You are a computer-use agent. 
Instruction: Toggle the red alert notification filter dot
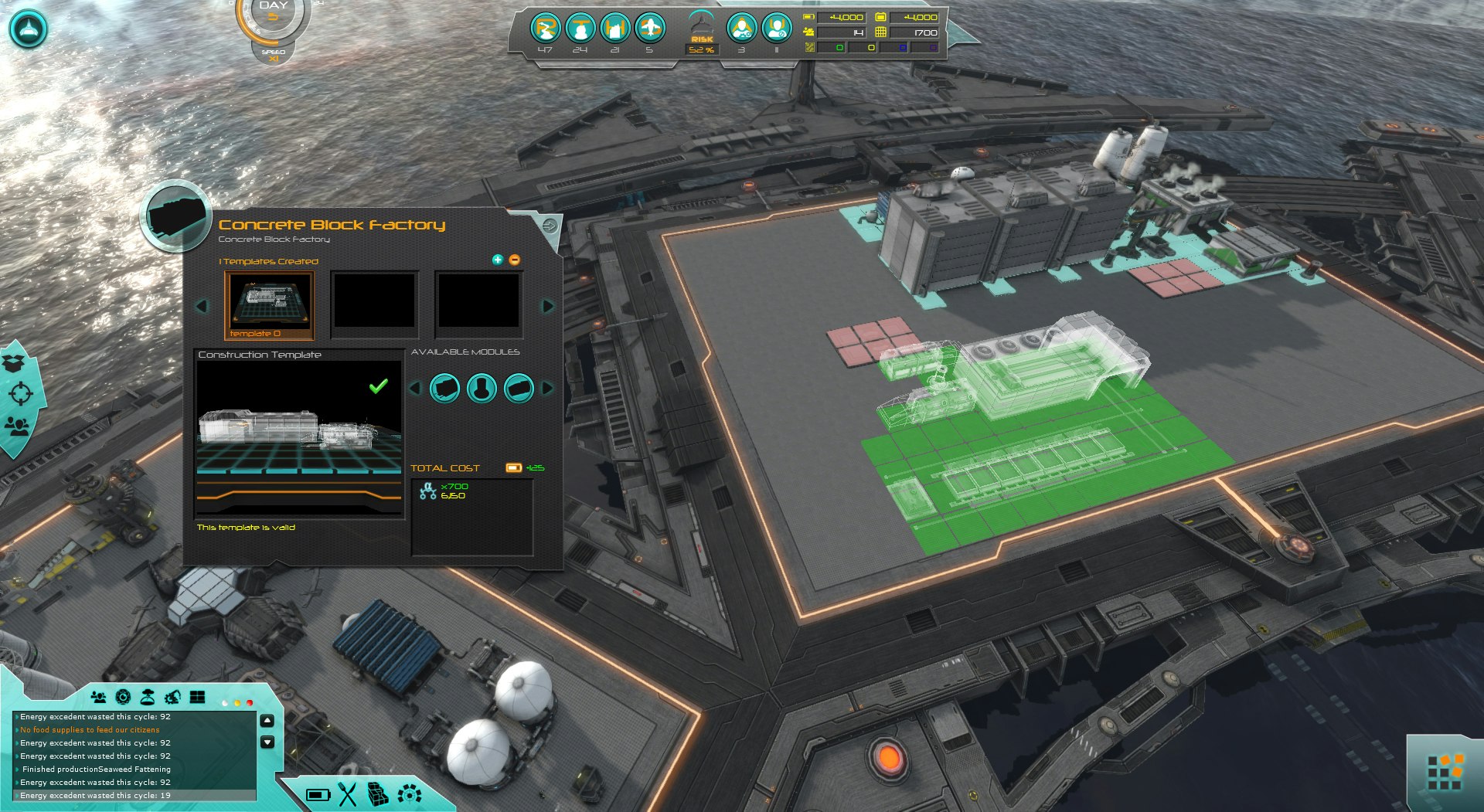250,703
